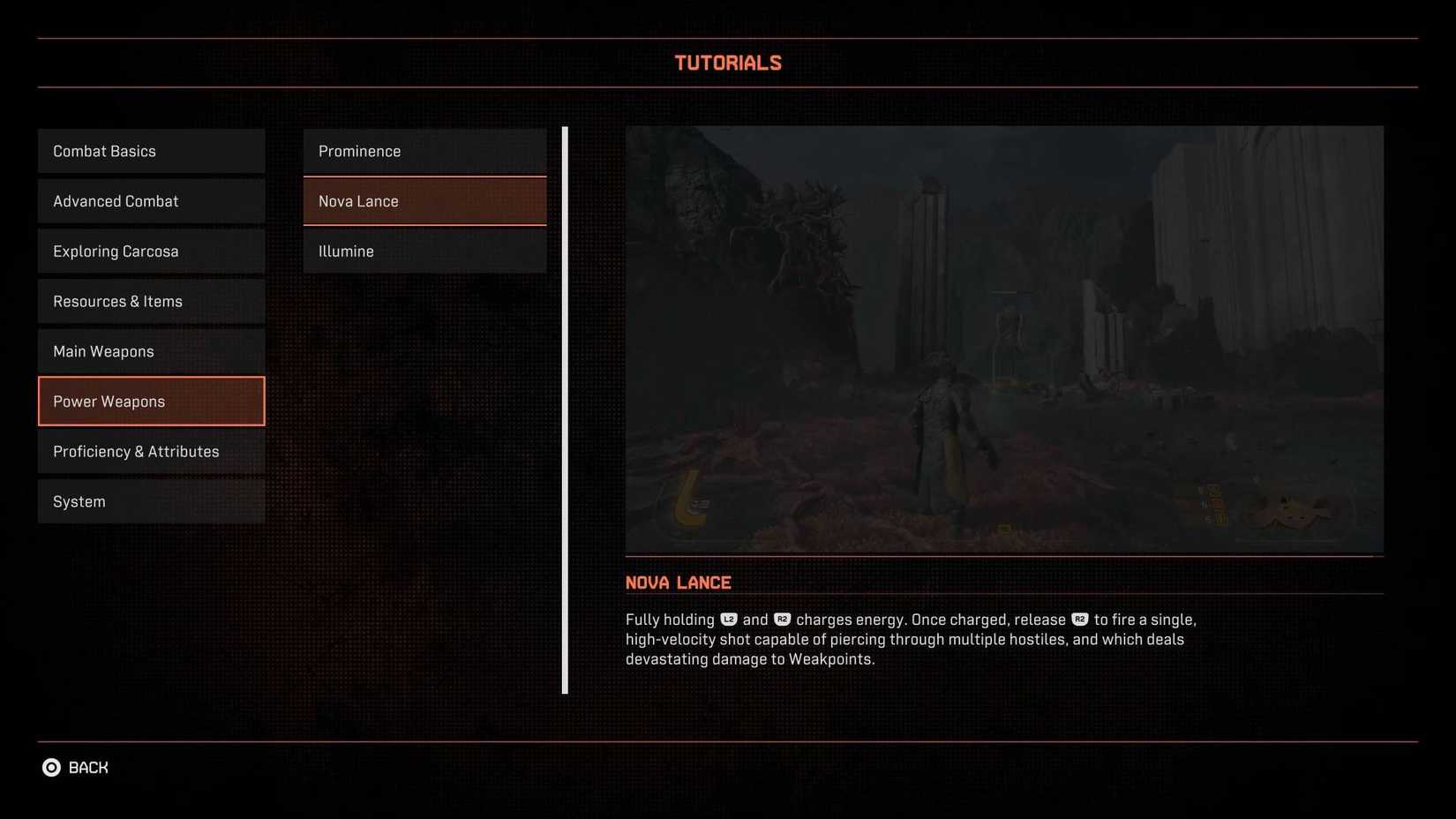Select the Power Weapons category

click(x=151, y=401)
